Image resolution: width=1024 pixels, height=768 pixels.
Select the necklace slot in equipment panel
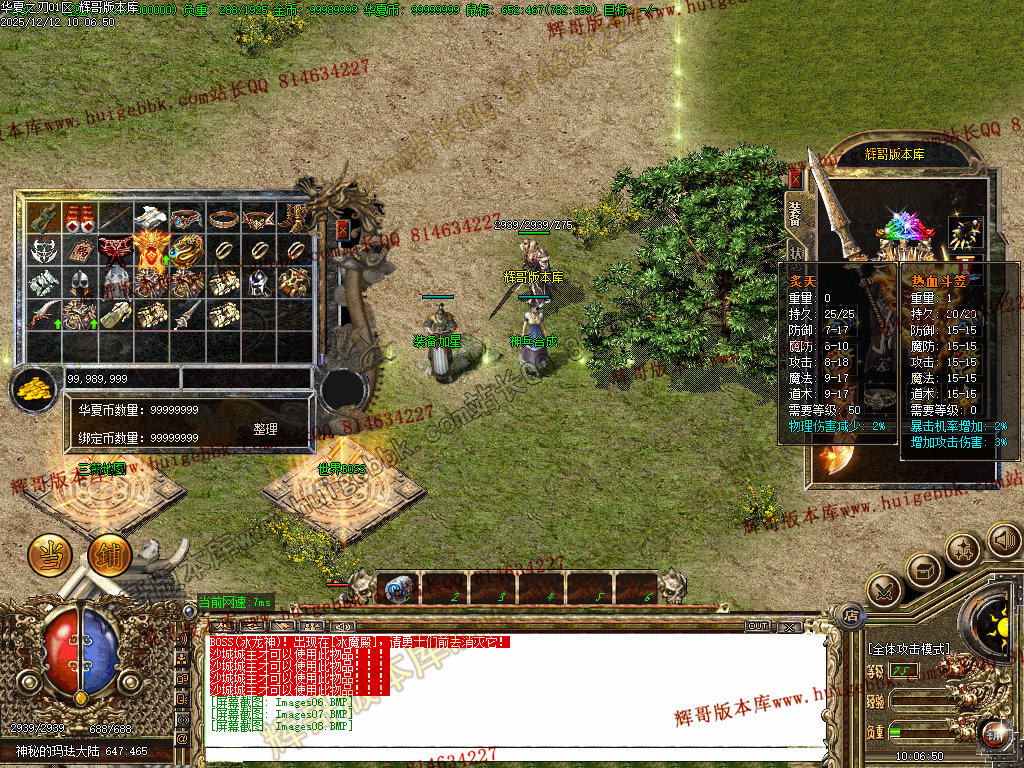click(x=965, y=230)
